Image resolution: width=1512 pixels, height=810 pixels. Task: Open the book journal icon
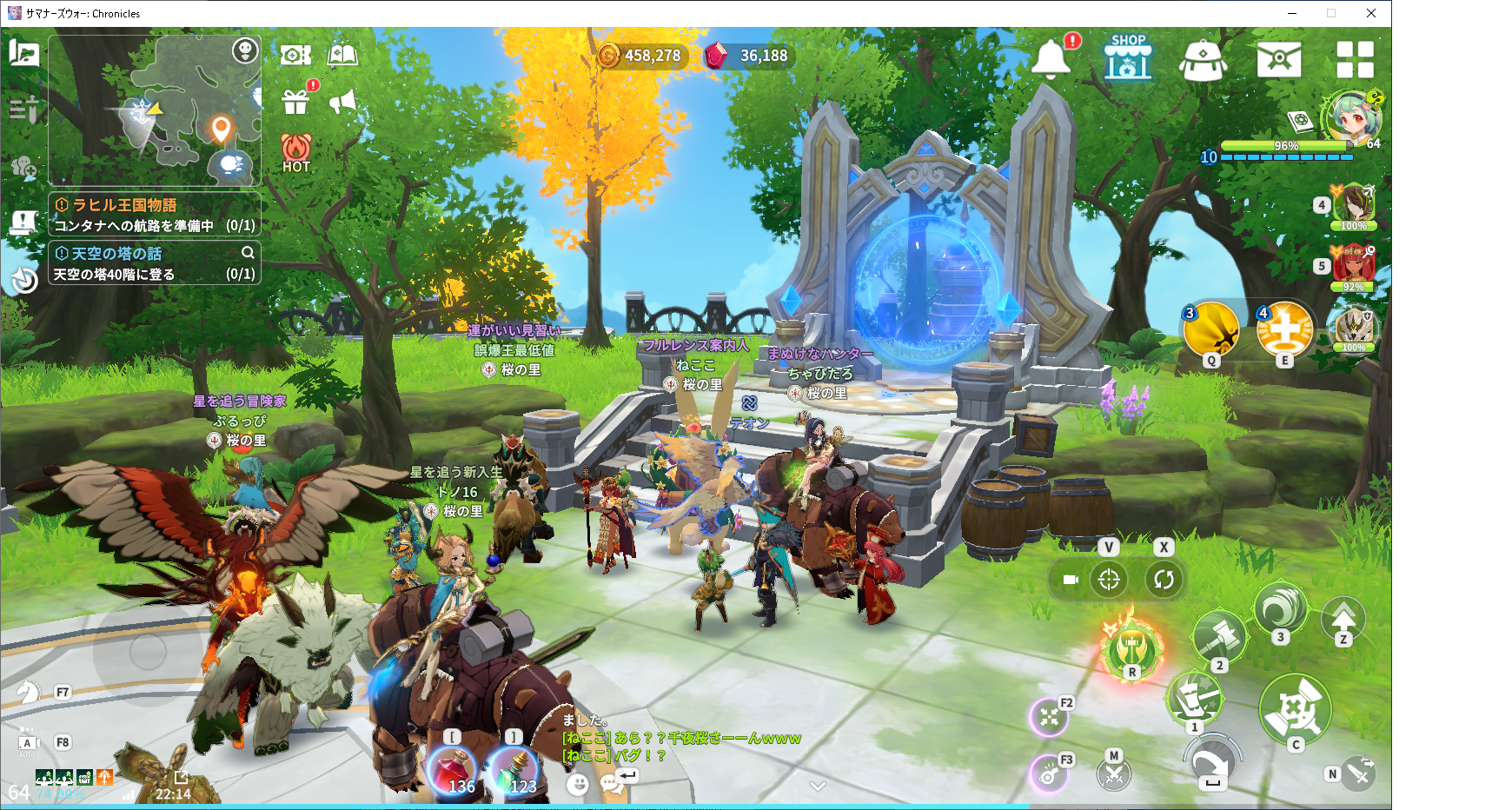(x=342, y=56)
